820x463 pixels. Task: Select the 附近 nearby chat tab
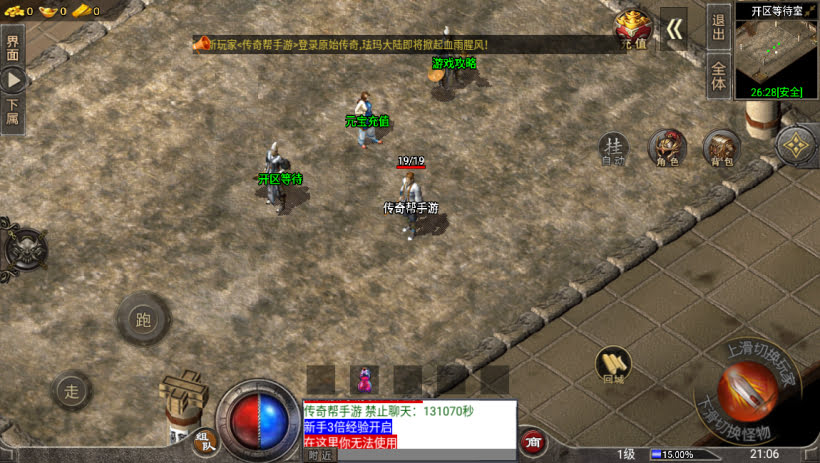(x=320, y=456)
